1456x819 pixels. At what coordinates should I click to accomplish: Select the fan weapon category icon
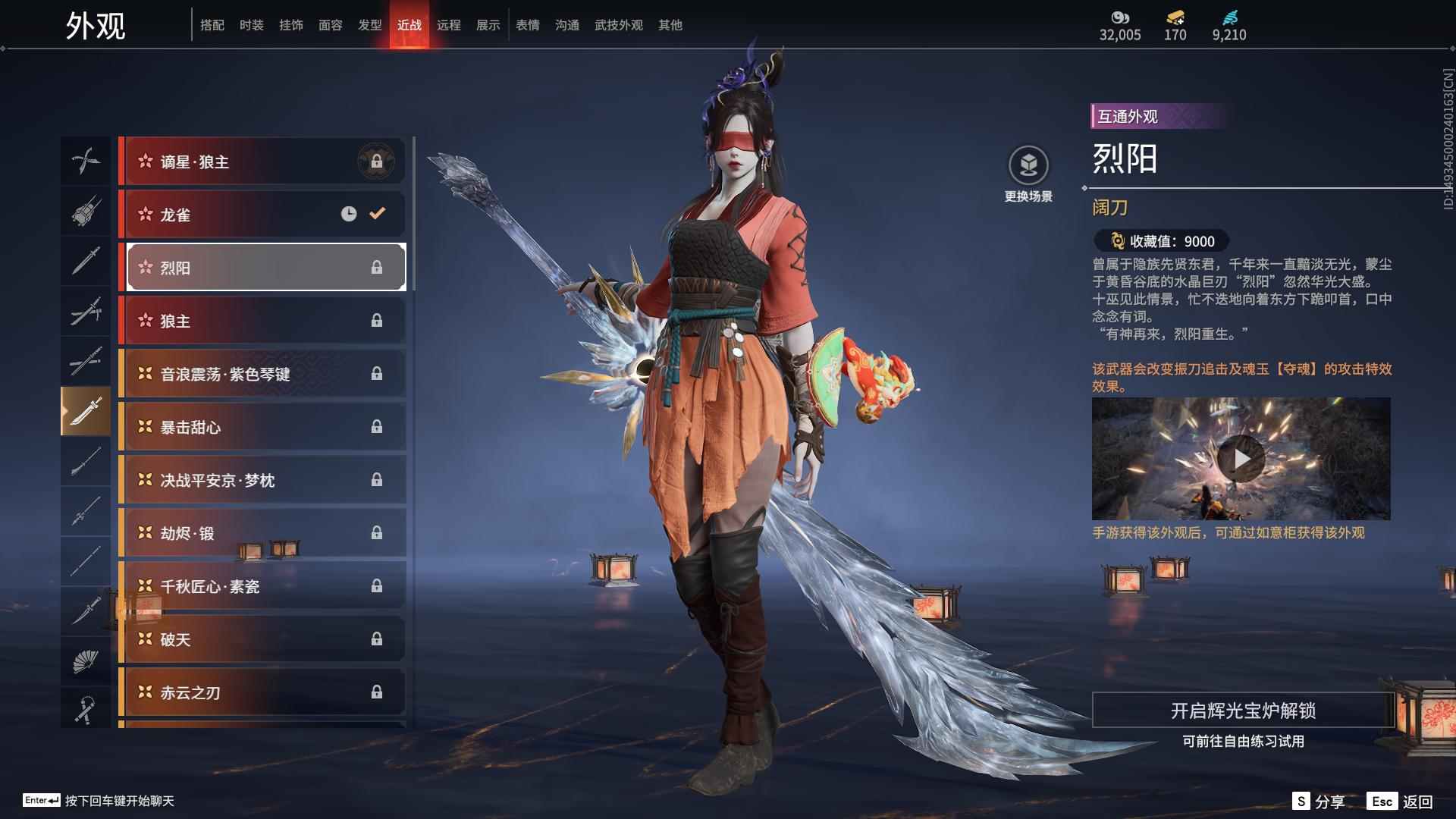(x=86, y=661)
